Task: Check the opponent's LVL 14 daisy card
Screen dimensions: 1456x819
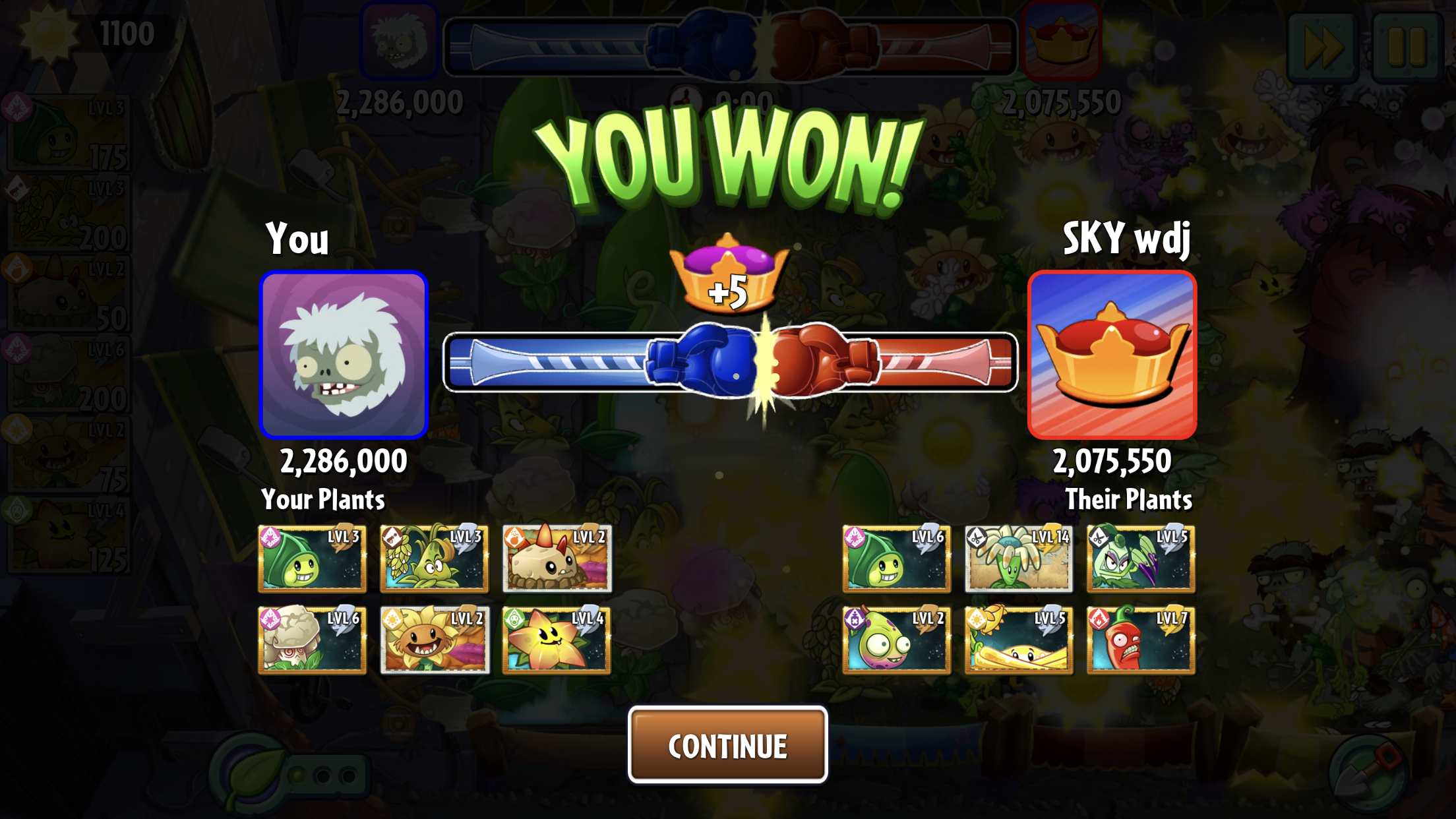Action: click(1018, 559)
